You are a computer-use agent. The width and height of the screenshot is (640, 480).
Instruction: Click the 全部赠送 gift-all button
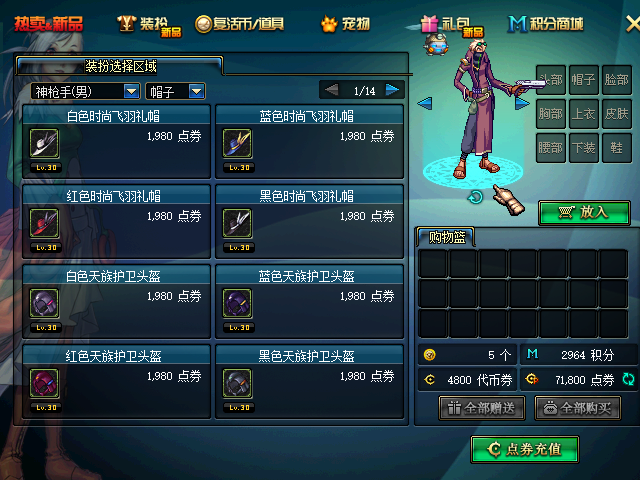pyautogui.click(x=482, y=408)
